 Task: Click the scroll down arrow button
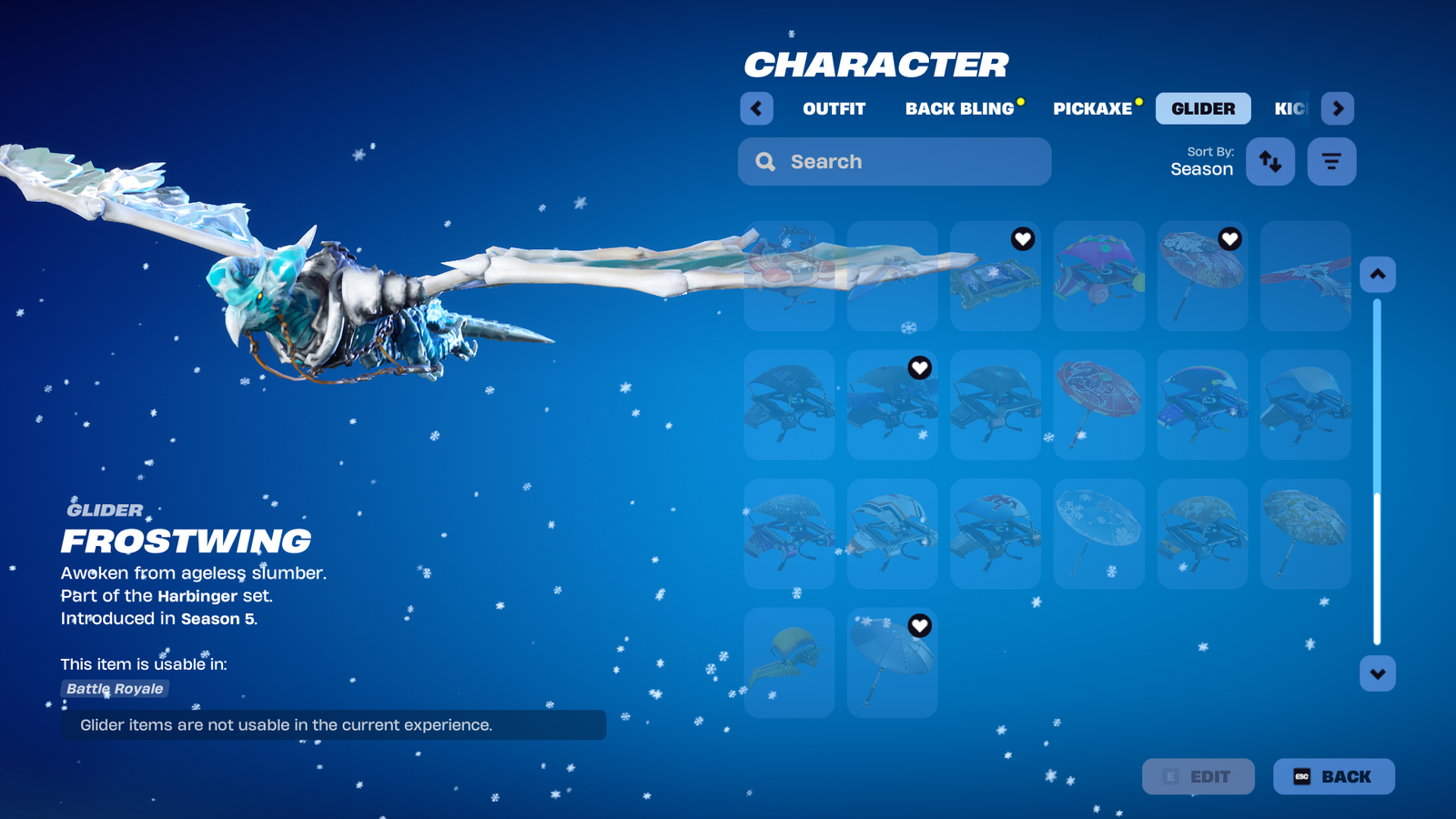[x=1378, y=674]
